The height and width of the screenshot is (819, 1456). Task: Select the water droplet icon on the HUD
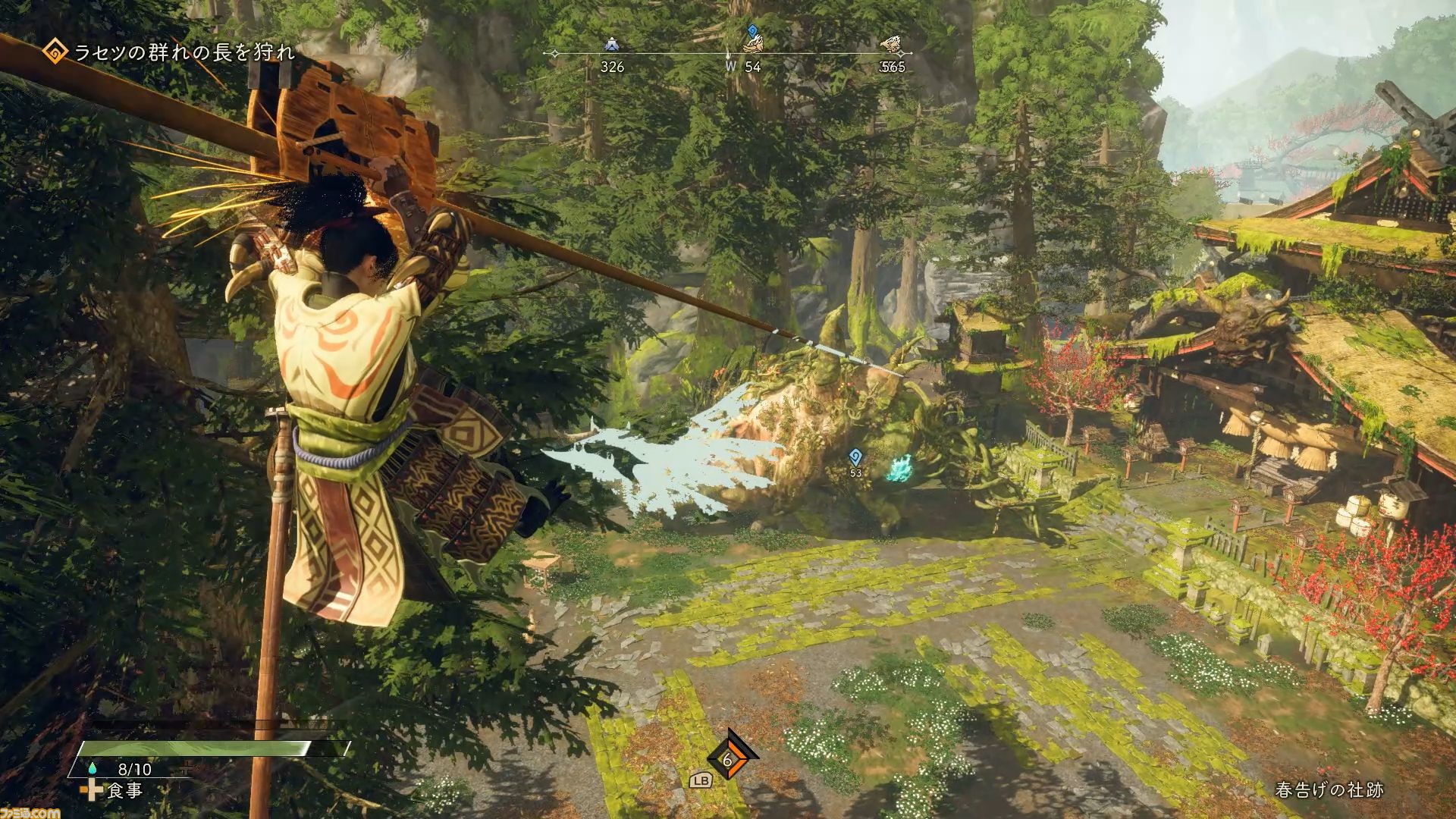[93, 769]
